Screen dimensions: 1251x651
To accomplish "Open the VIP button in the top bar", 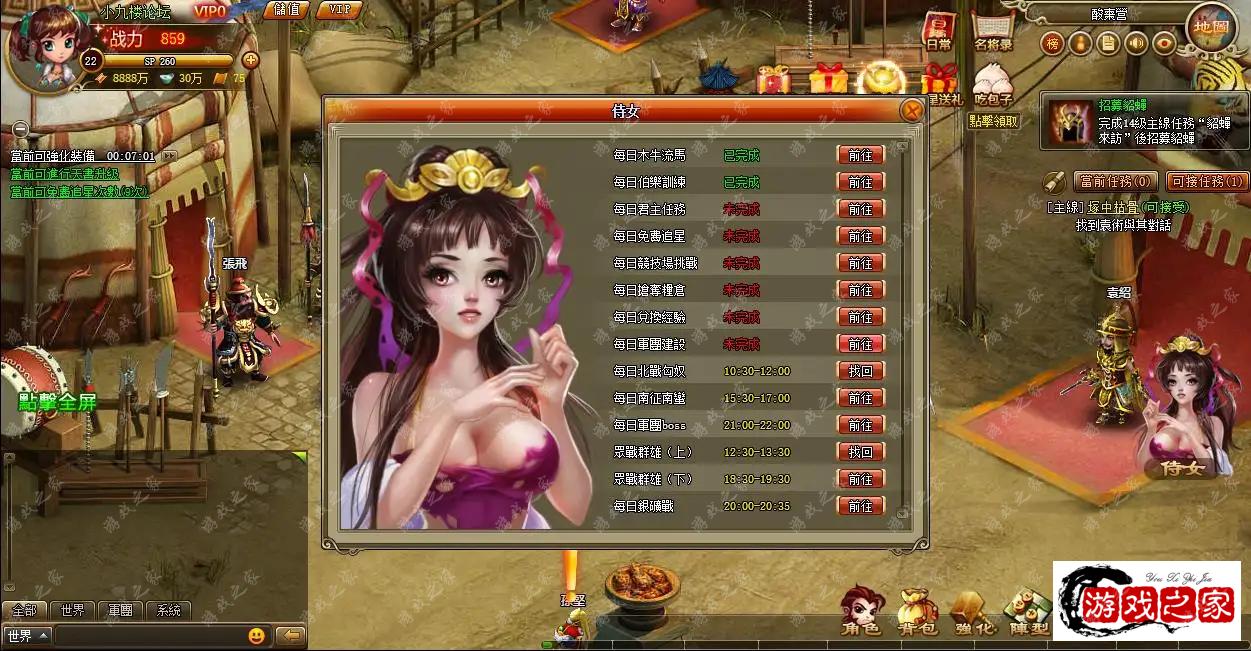I will click(340, 10).
